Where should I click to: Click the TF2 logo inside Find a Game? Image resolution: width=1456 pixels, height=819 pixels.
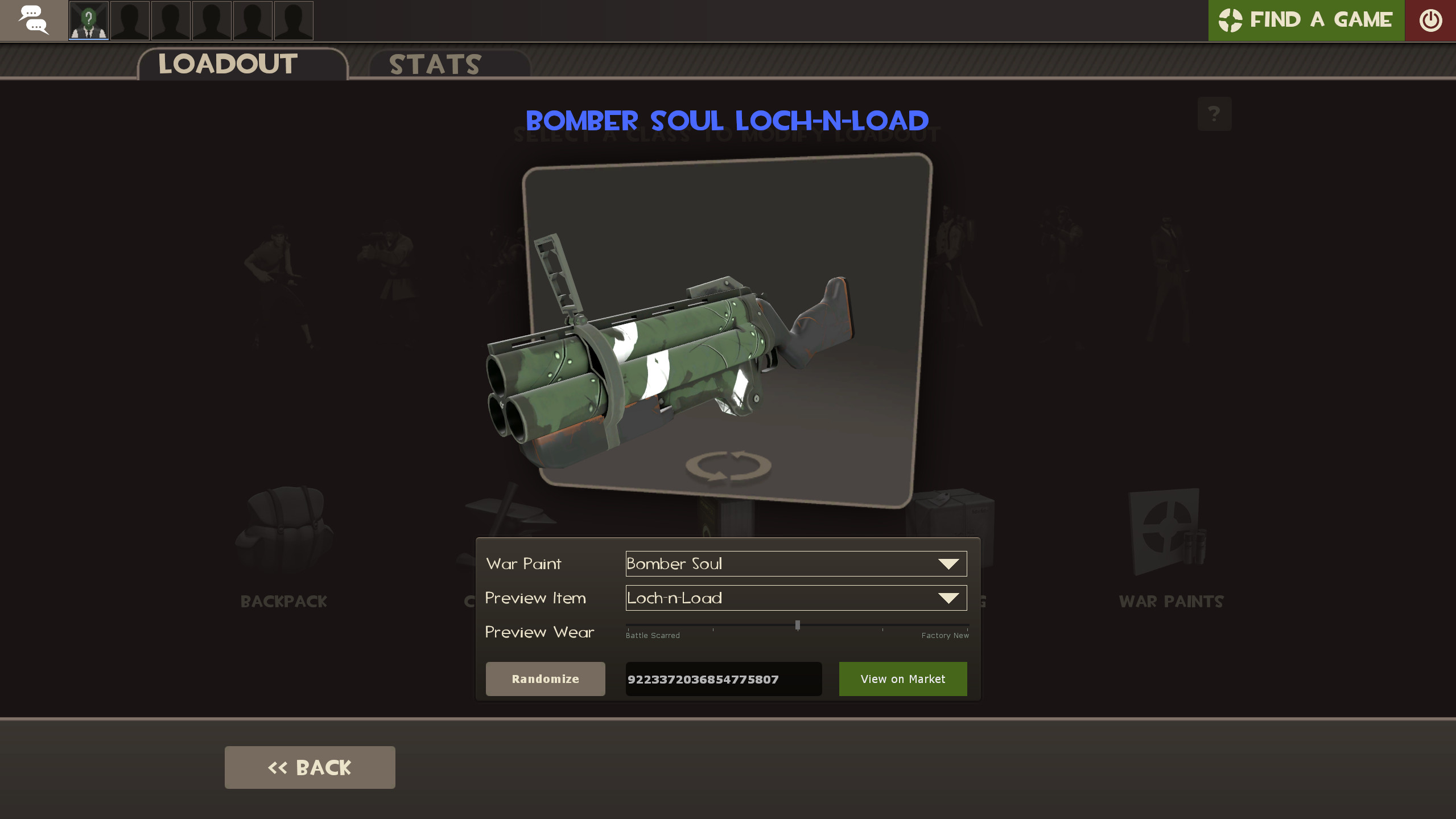pos(1232,20)
